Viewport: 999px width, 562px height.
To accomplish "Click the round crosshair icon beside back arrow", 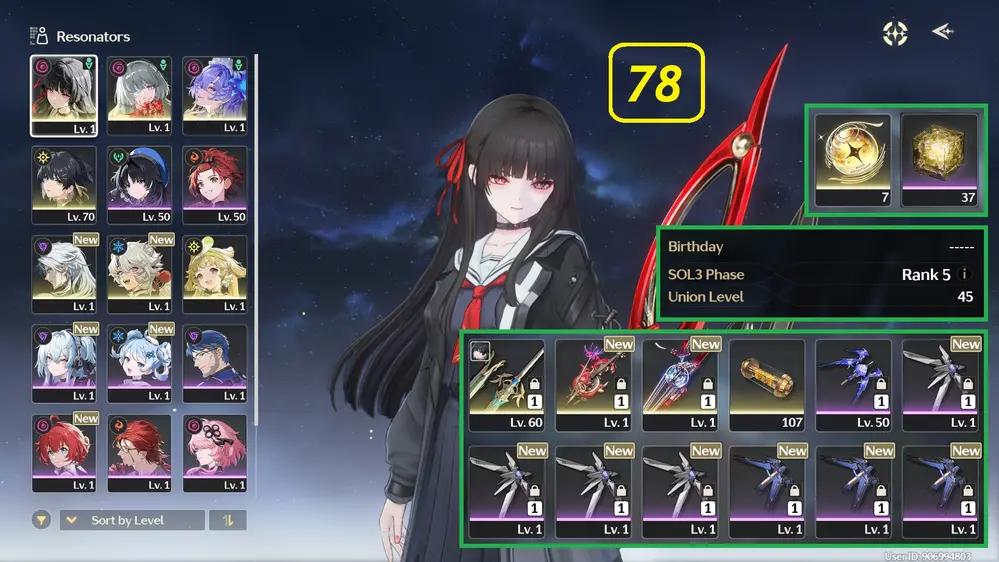I will (x=894, y=33).
